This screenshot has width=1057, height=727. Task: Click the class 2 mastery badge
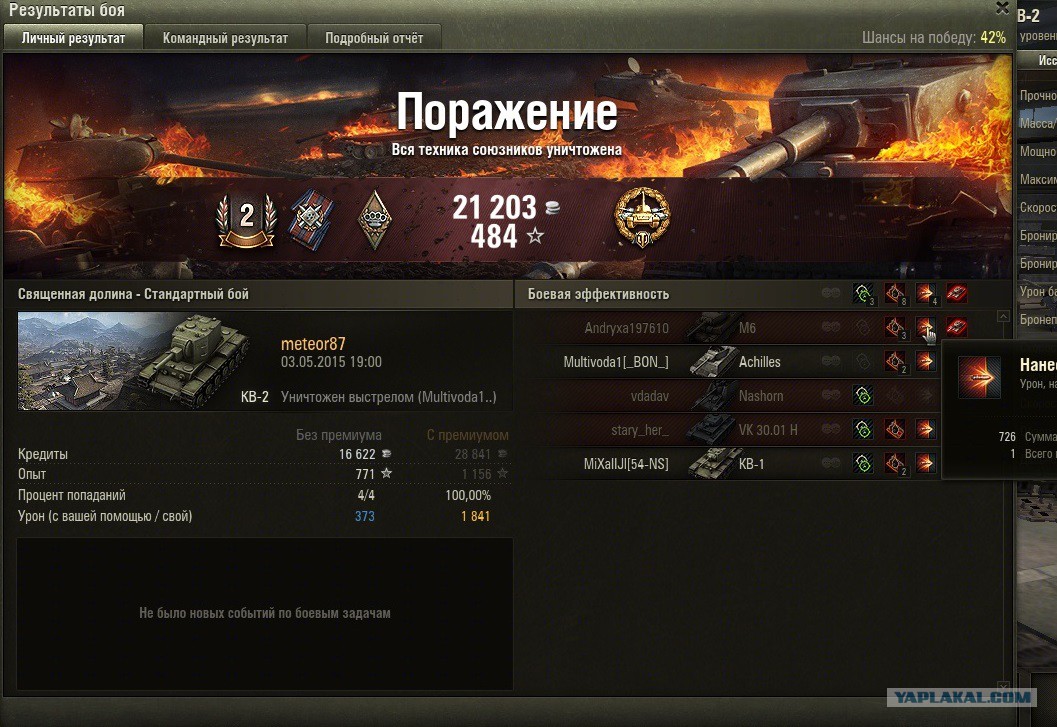[246, 219]
